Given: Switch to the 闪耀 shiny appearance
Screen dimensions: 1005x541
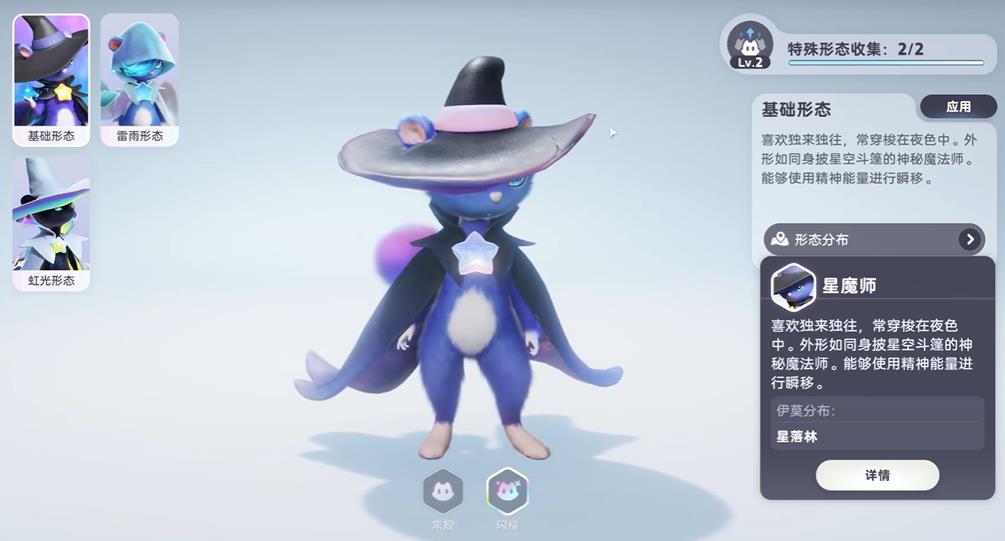Looking at the screenshot, I should point(507,491).
